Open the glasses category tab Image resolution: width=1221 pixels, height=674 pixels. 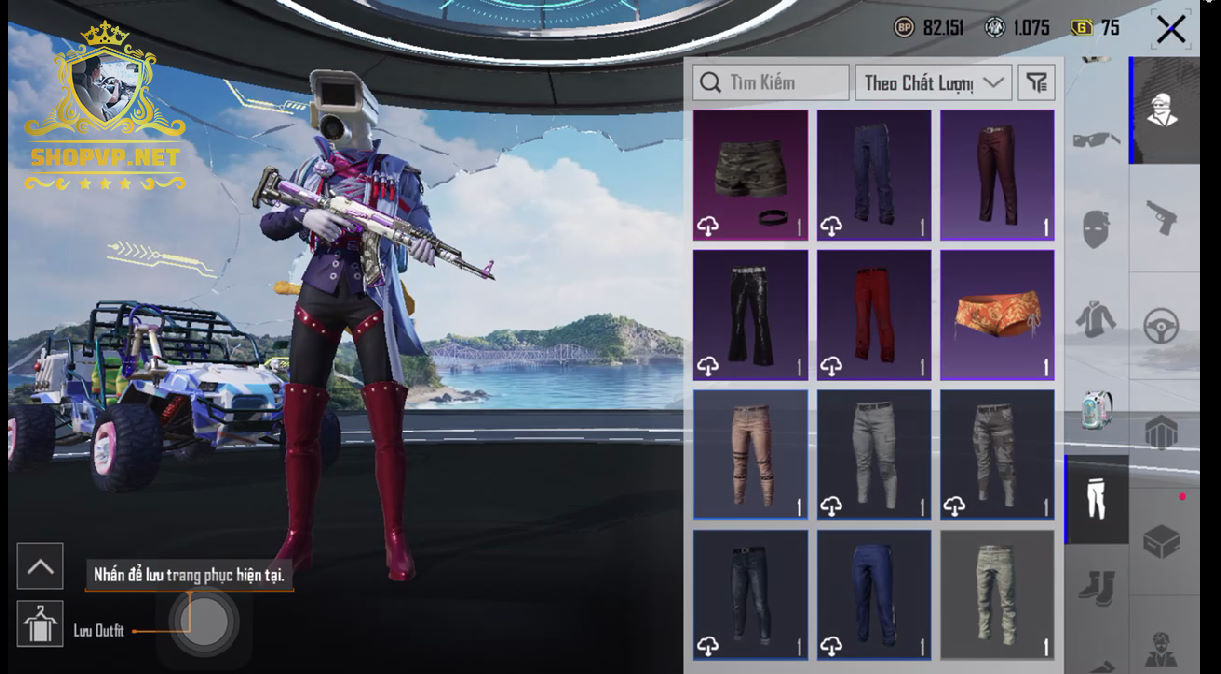1096,140
